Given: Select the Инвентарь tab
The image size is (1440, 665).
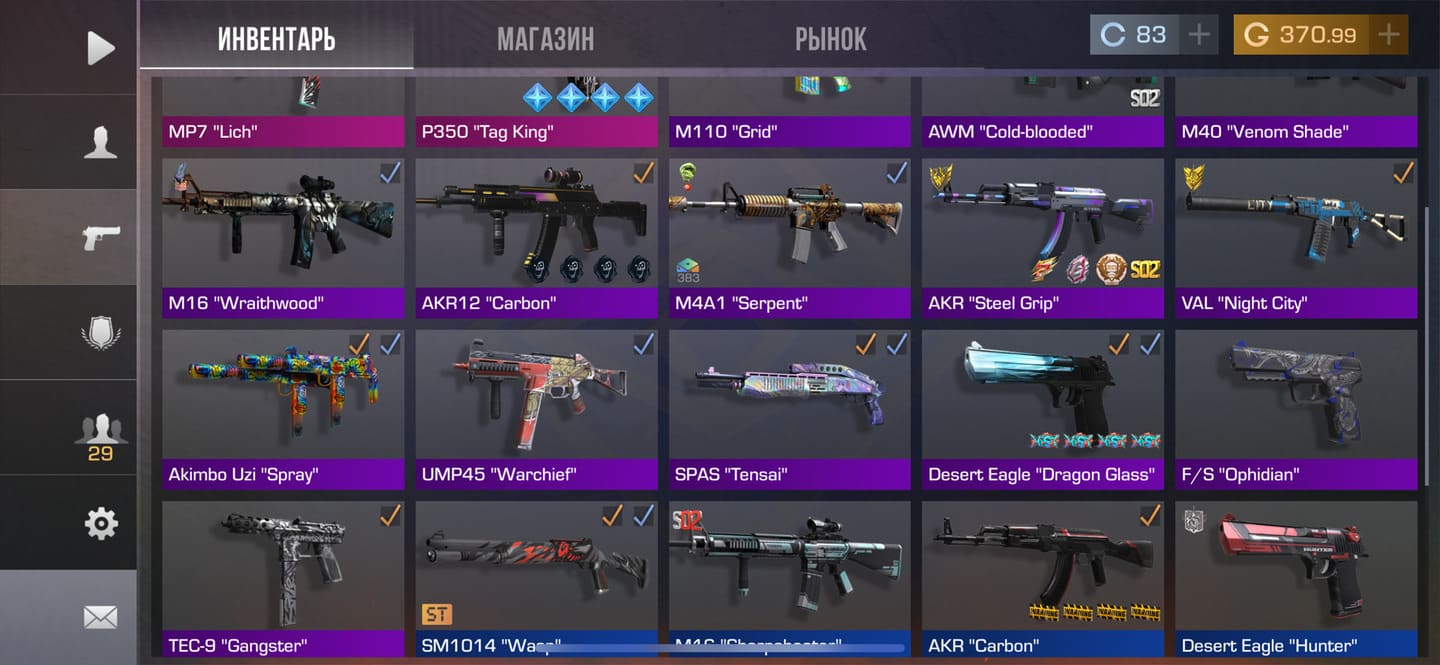Looking at the screenshot, I should (276, 38).
